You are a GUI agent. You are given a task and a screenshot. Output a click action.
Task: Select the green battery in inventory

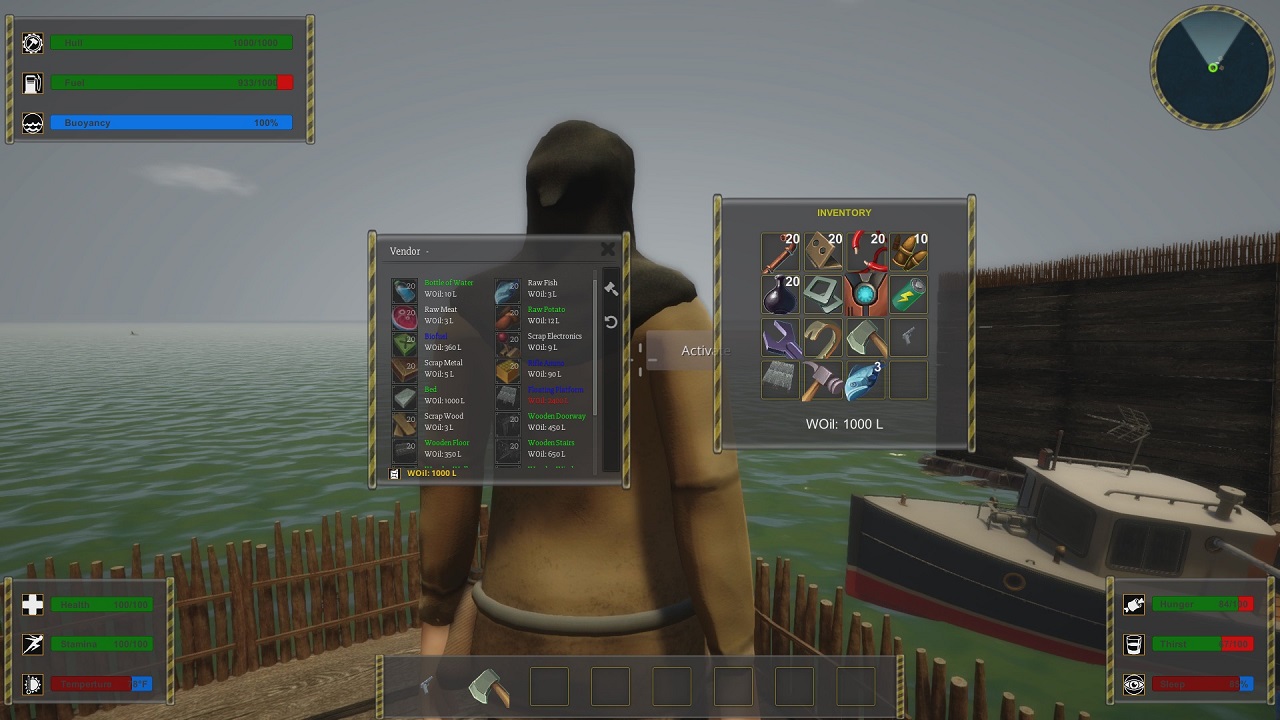point(909,296)
